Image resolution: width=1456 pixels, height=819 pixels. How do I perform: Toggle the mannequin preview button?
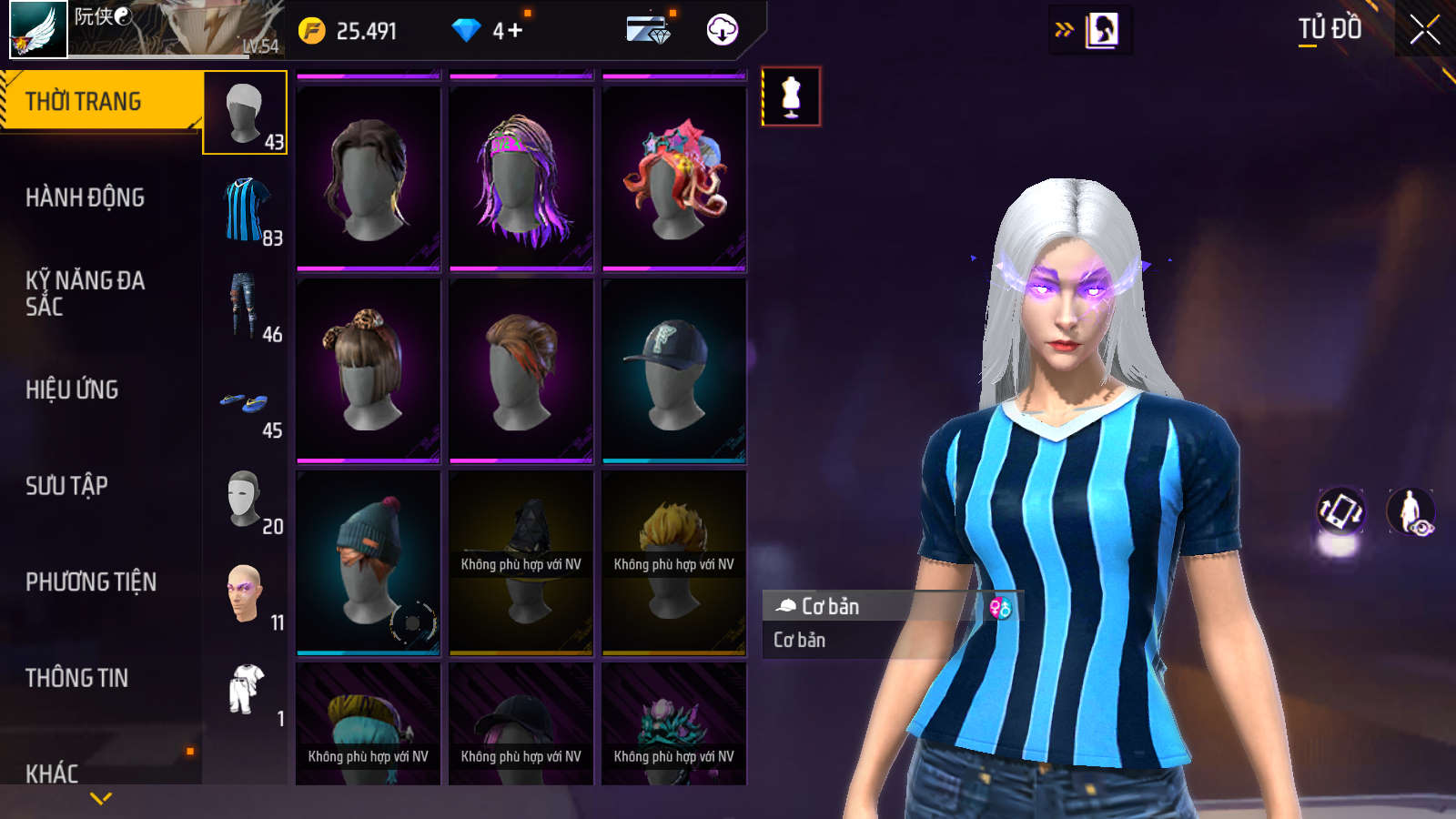coord(791,96)
